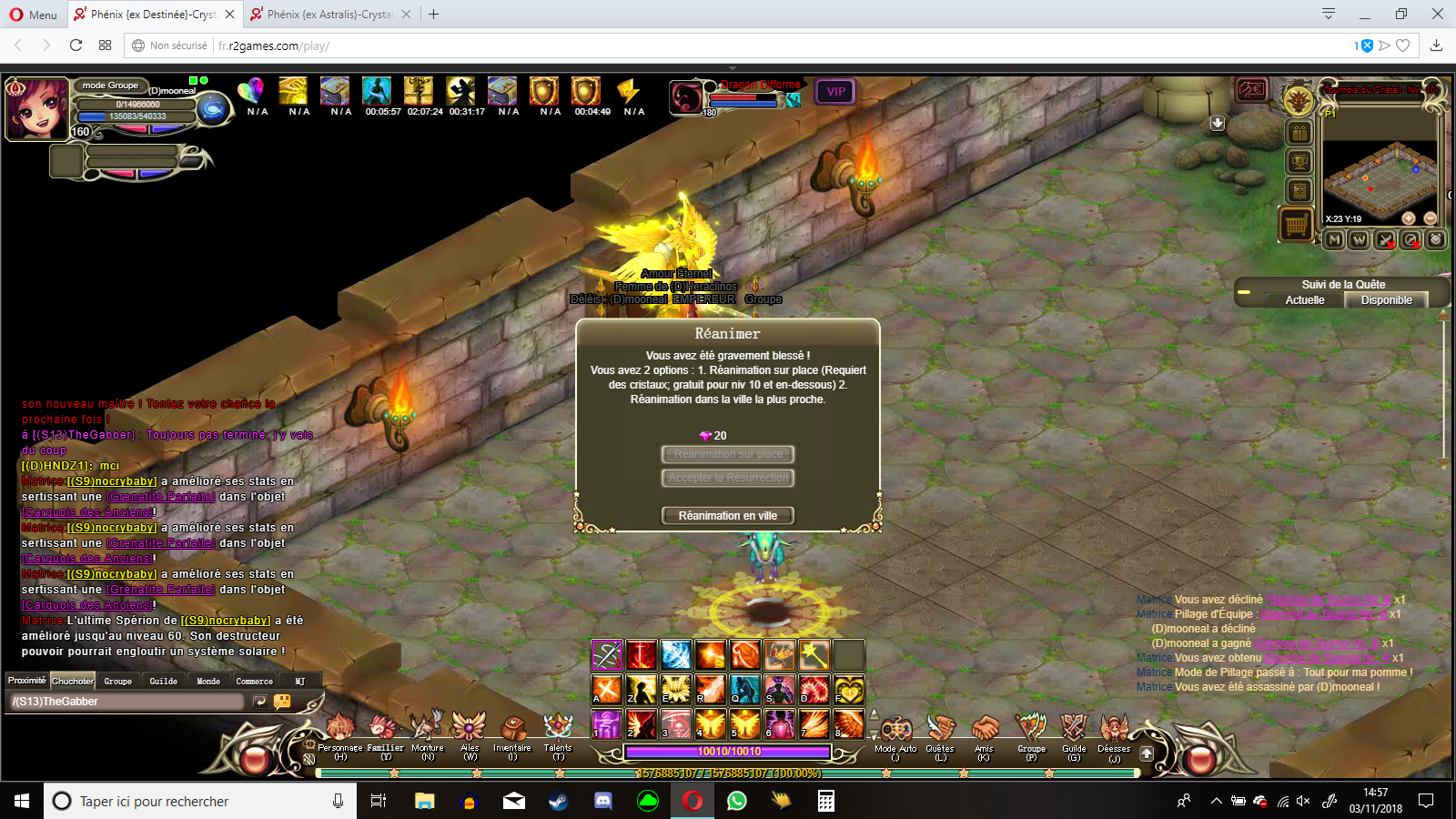Open the chat emoji picker
1456x819 pixels.
point(282,702)
